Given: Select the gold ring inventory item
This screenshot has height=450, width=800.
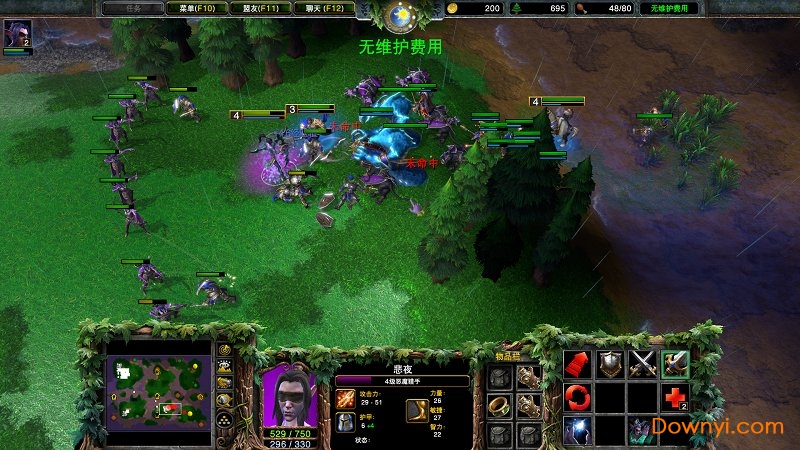Looking at the screenshot, I should [499, 405].
